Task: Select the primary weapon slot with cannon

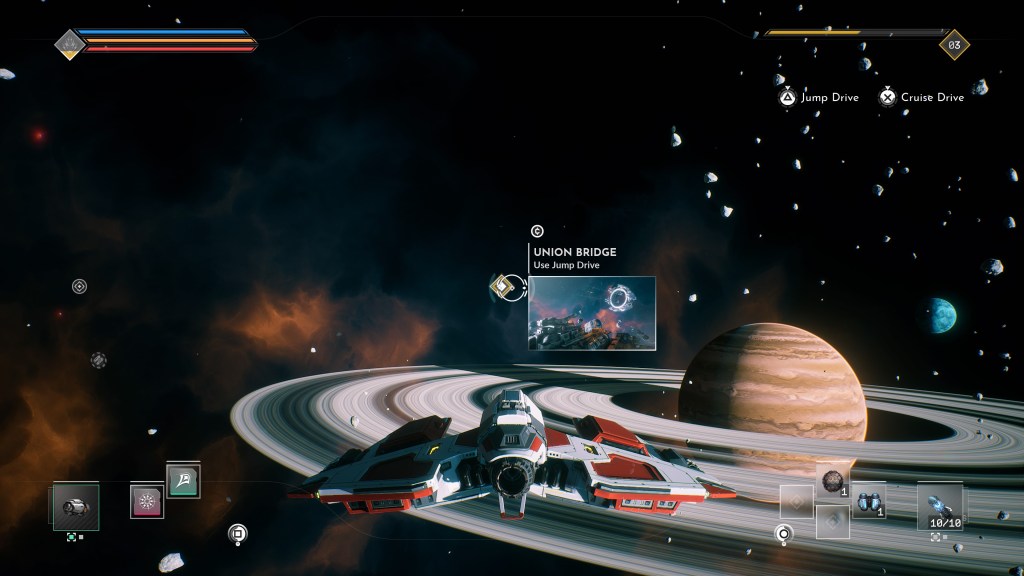Action: pyautogui.click(x=75, y=506)
